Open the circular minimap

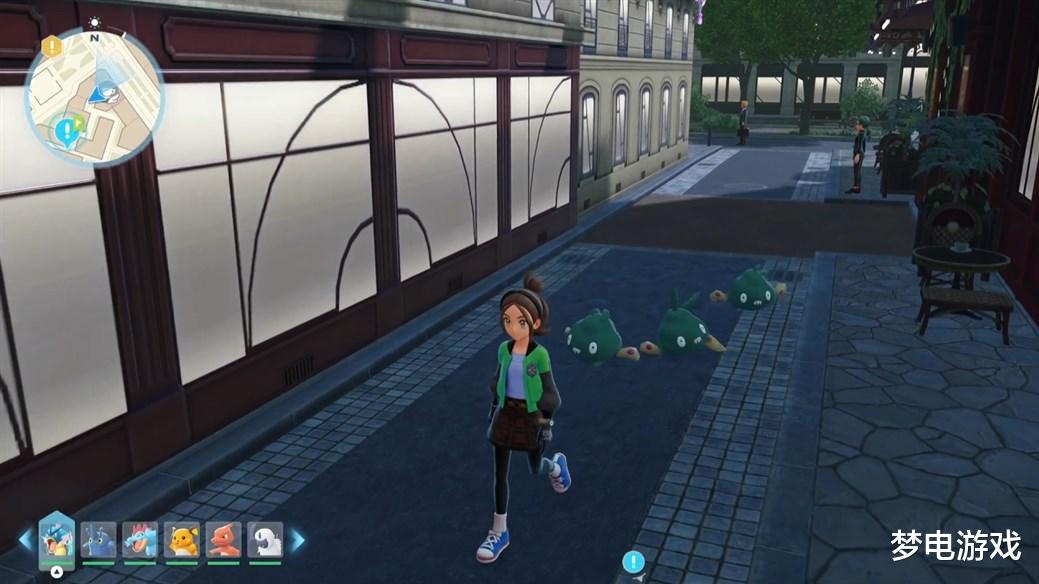tap(97, 97)
